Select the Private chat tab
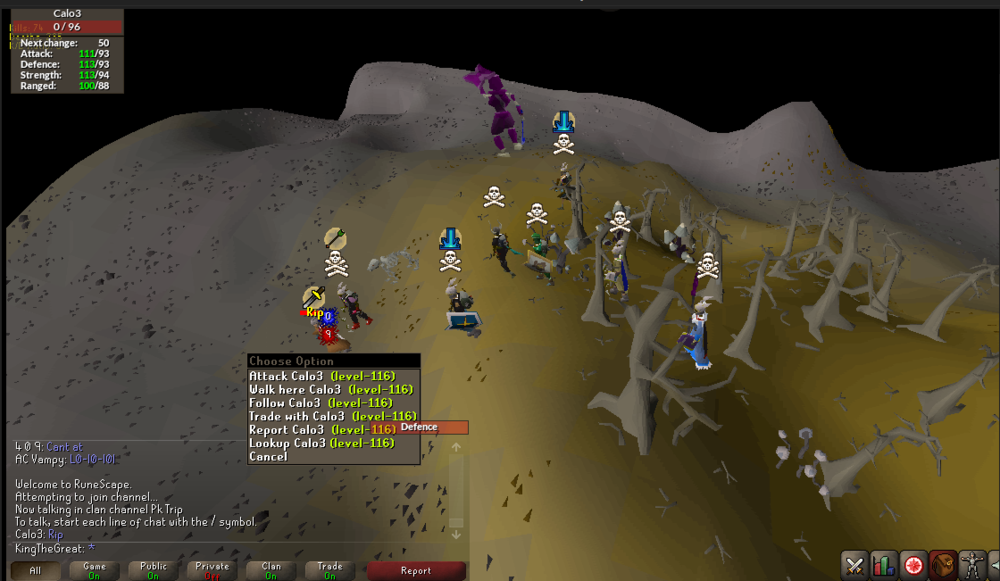Image resolution: width=1000 pixels, height=581 pixels. 212,571
